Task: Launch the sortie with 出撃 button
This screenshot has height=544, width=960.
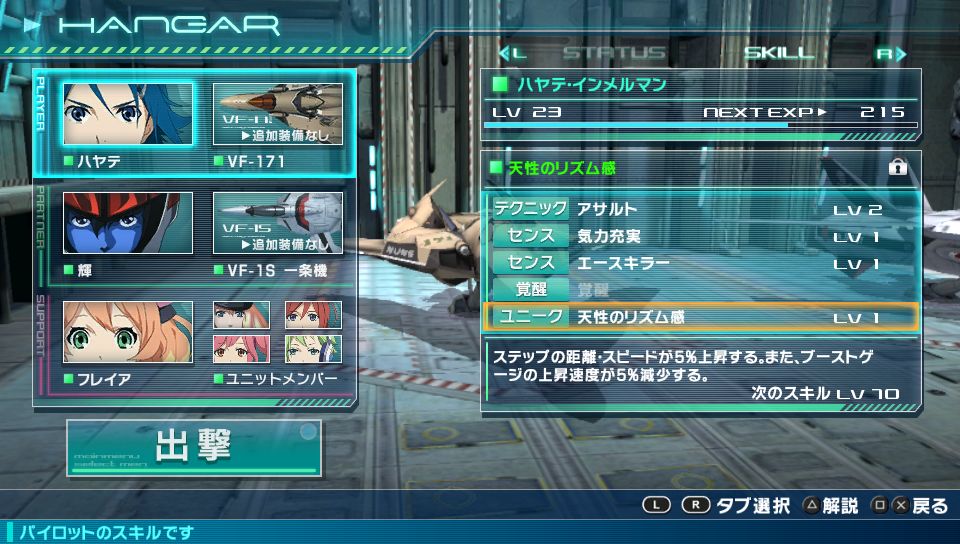Action: pyautogui.click(x=194, y=447)
